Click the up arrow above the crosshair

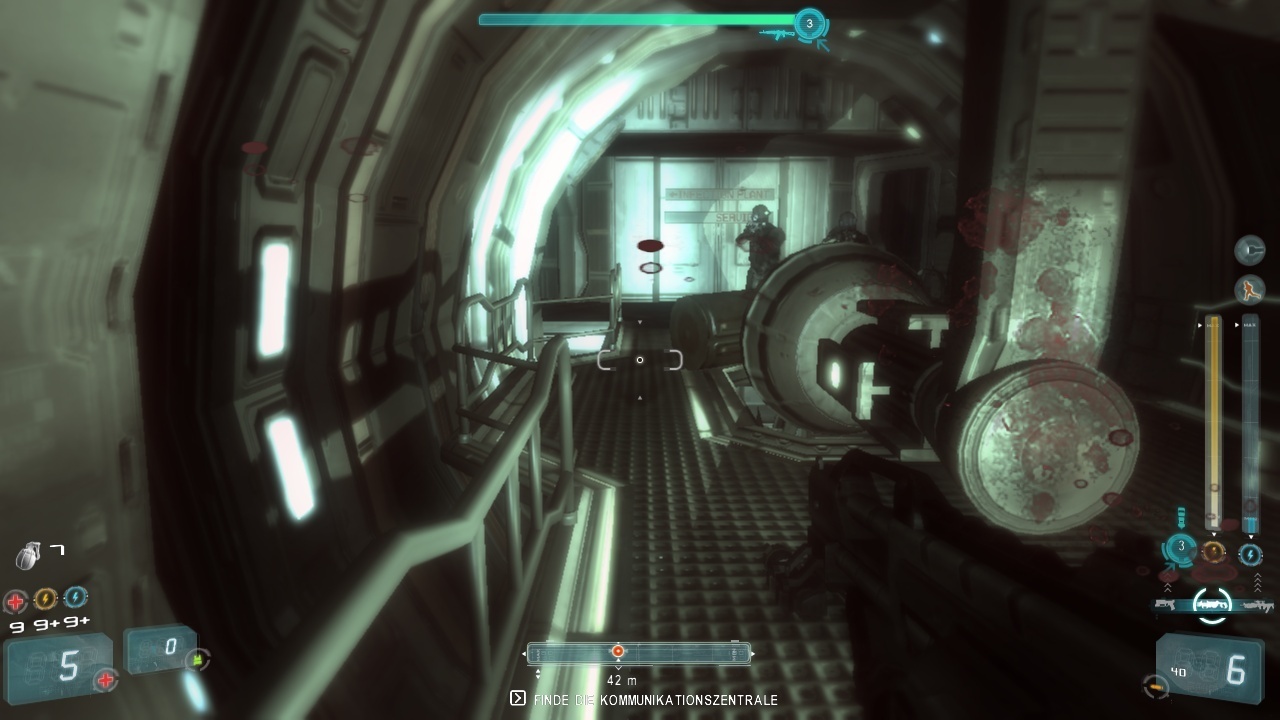coord(638,323)
